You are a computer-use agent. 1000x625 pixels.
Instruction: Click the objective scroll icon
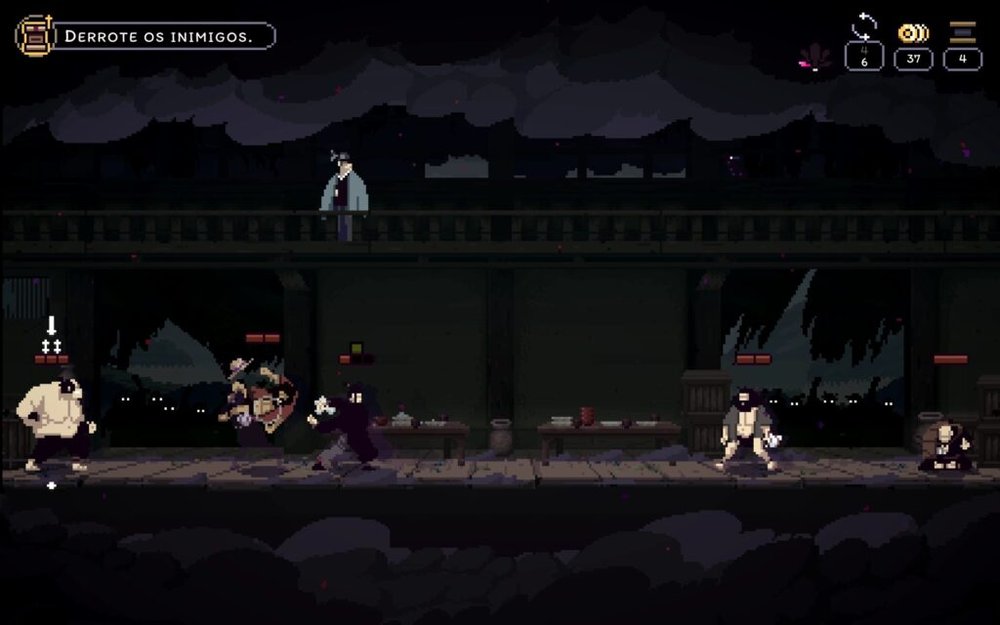(x=34, y=36)
